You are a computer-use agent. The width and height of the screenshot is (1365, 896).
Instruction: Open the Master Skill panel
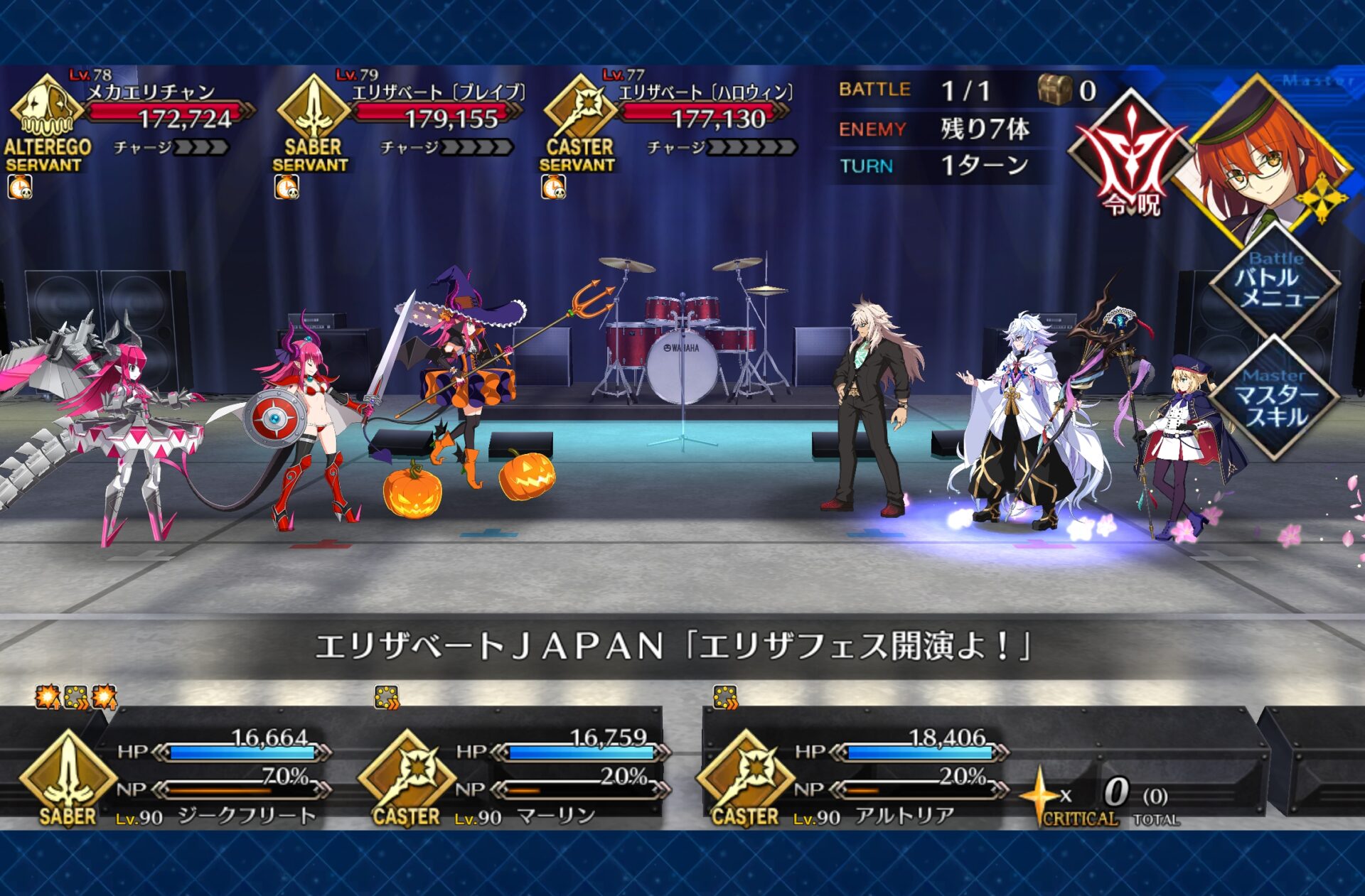pos(1275,399)
